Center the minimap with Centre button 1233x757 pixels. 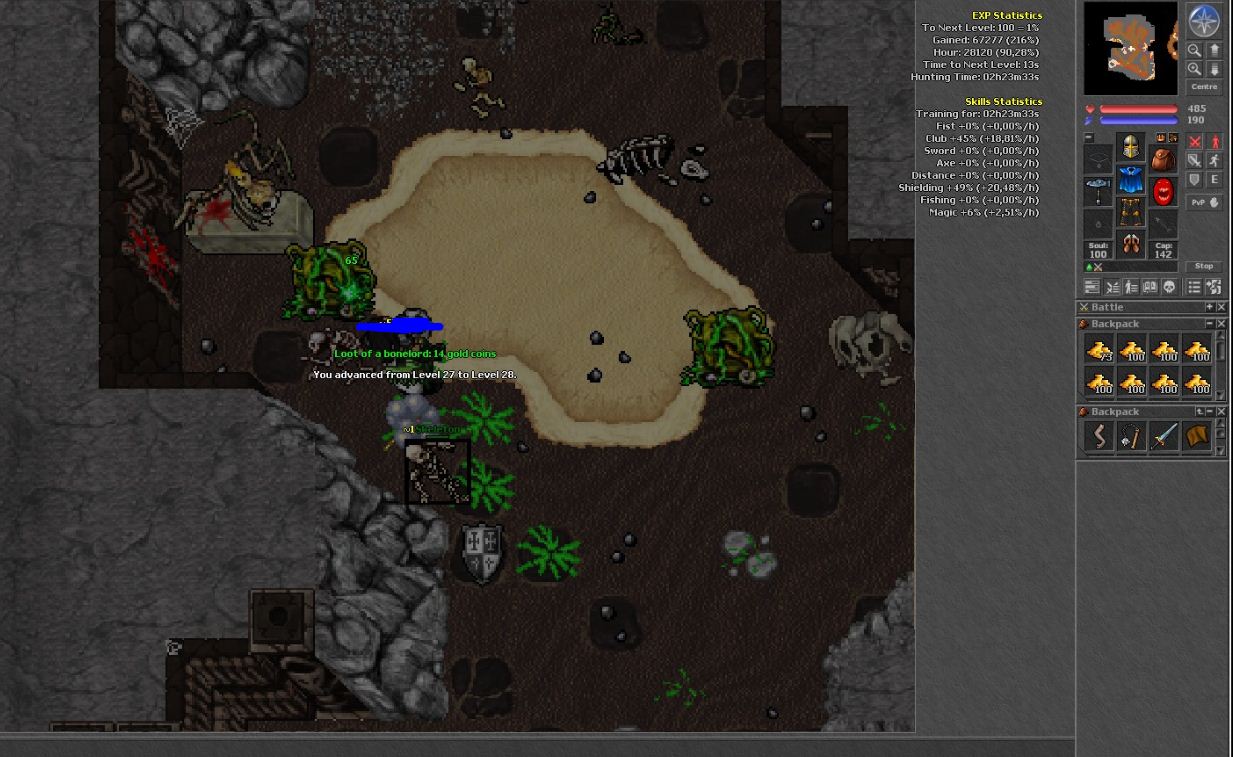(1204, 87)
